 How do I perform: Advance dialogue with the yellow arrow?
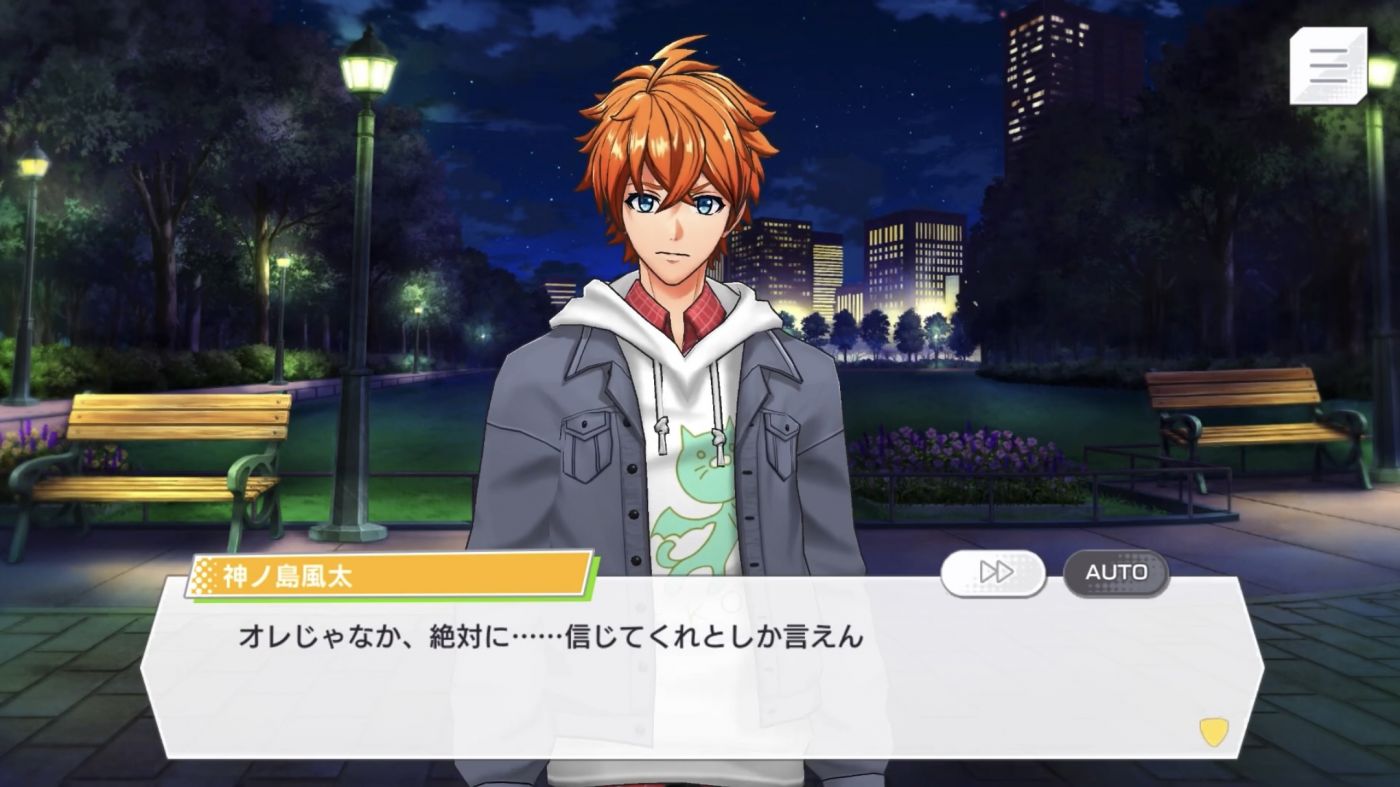pos(1213,732)
